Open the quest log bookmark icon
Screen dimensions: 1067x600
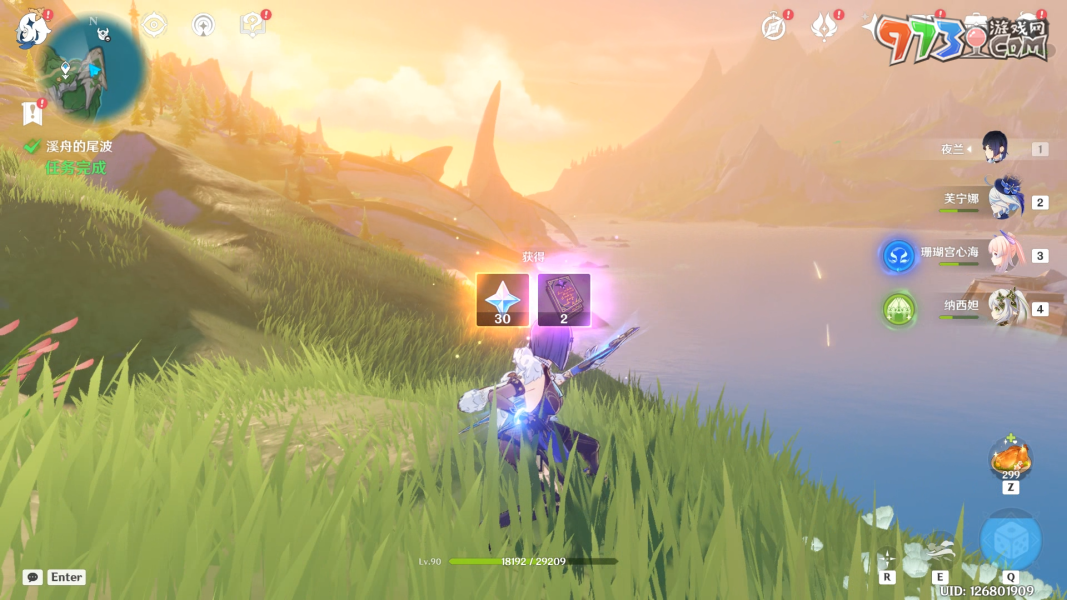click(32, 112)
